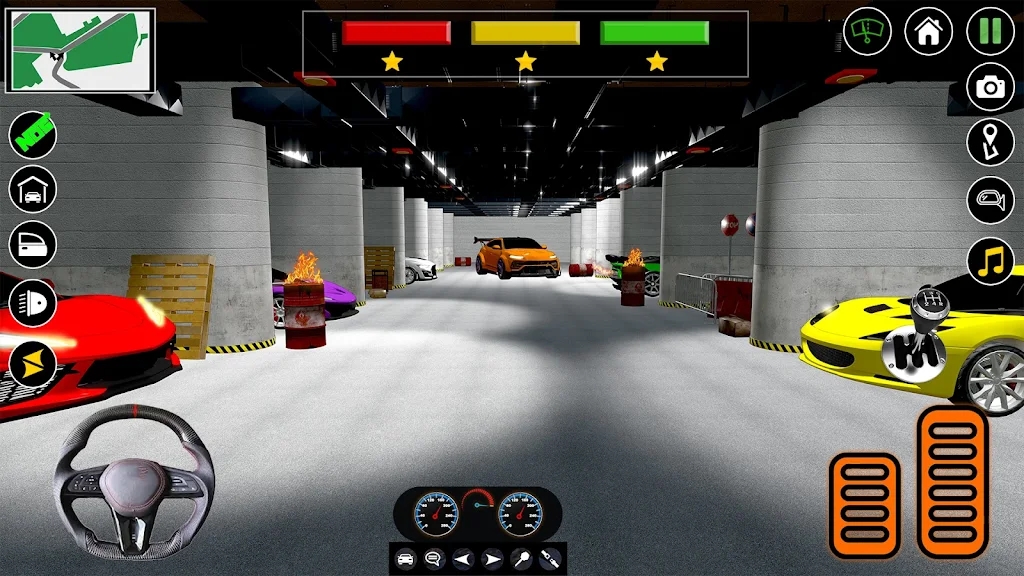Open the minimap in the corner
The width and height of the screenshot is (1024, 576).
81,50
